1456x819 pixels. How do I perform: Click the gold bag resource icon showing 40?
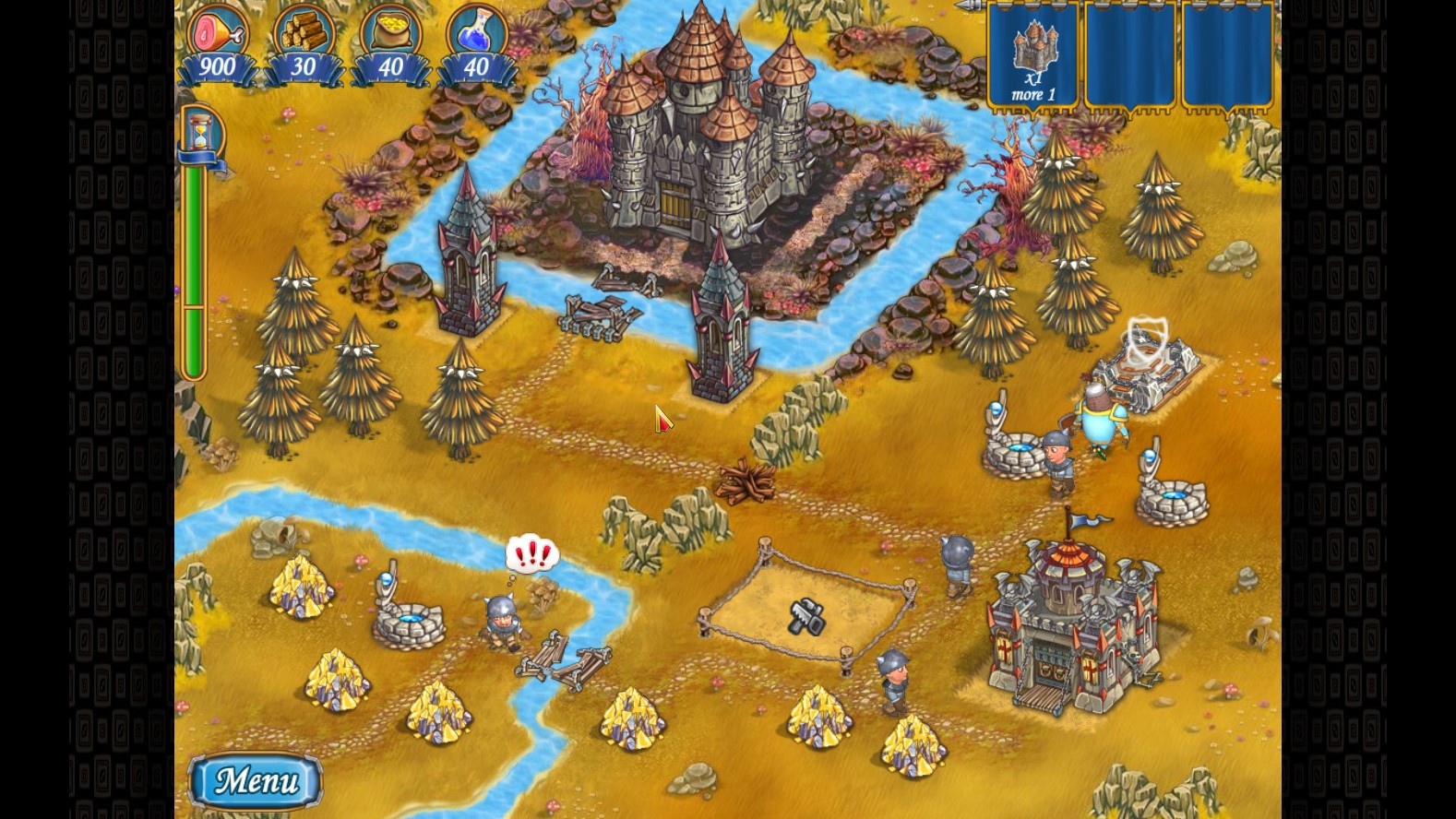click(x=389, y=32)
